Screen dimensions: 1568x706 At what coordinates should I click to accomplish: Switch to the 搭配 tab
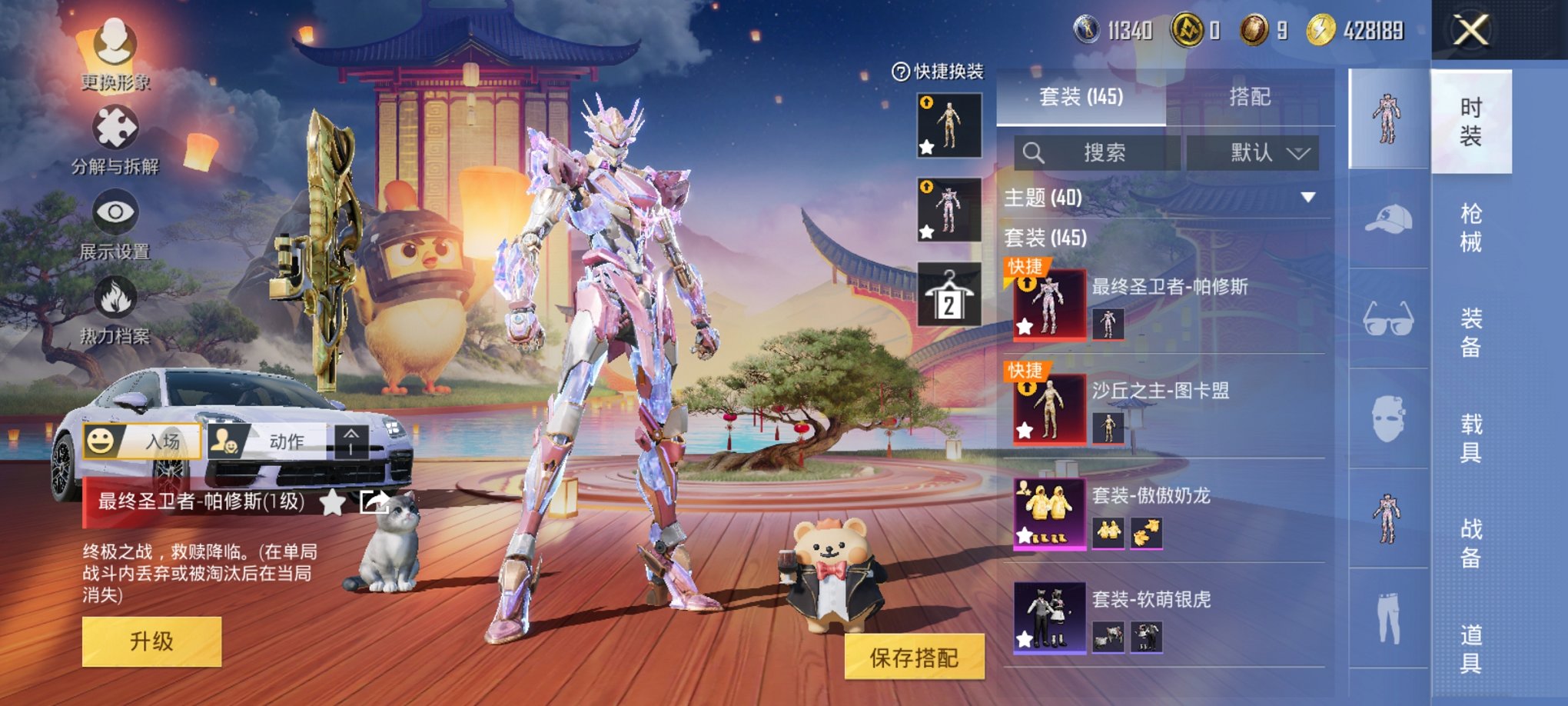click(1249, 97)
